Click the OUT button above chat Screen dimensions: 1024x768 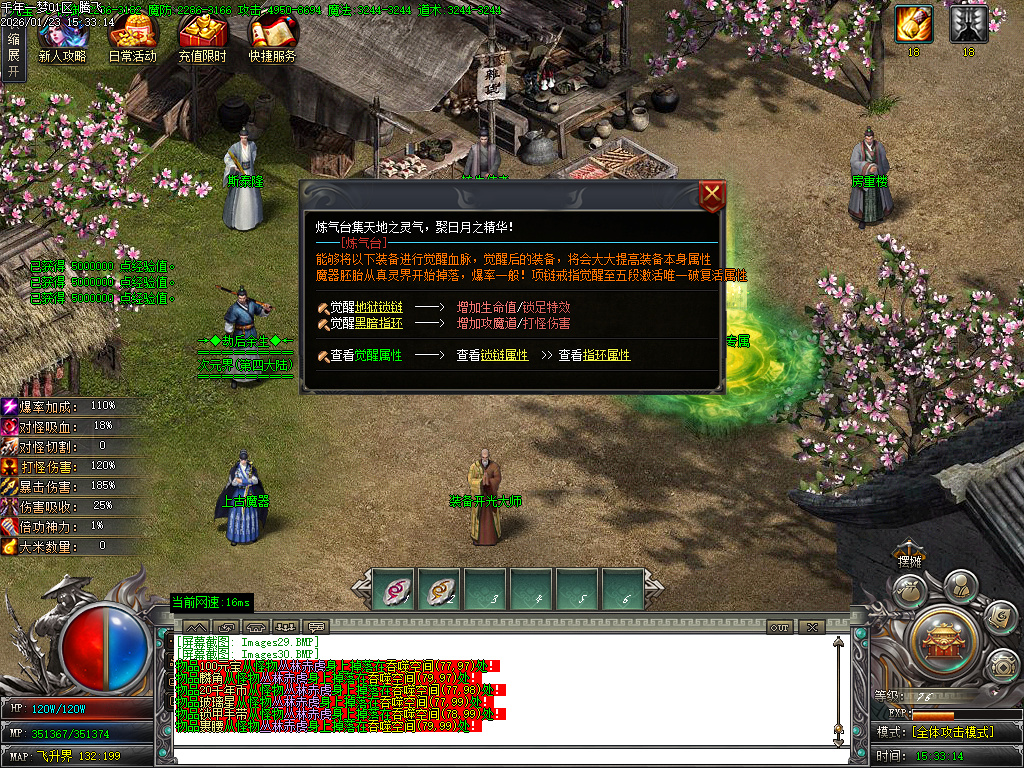780,627
